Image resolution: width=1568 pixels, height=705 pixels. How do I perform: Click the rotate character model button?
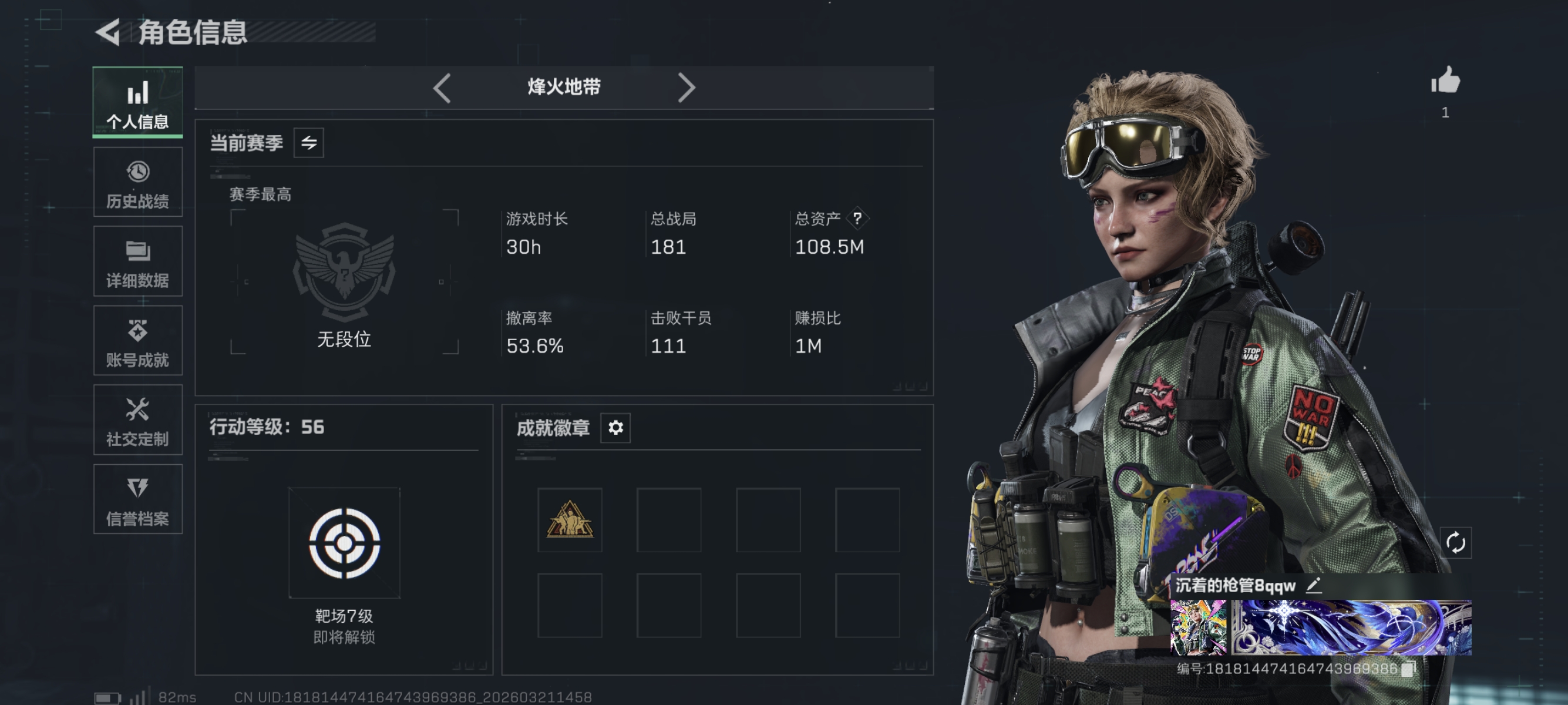pyautogui.click(x=1455, y=542)
